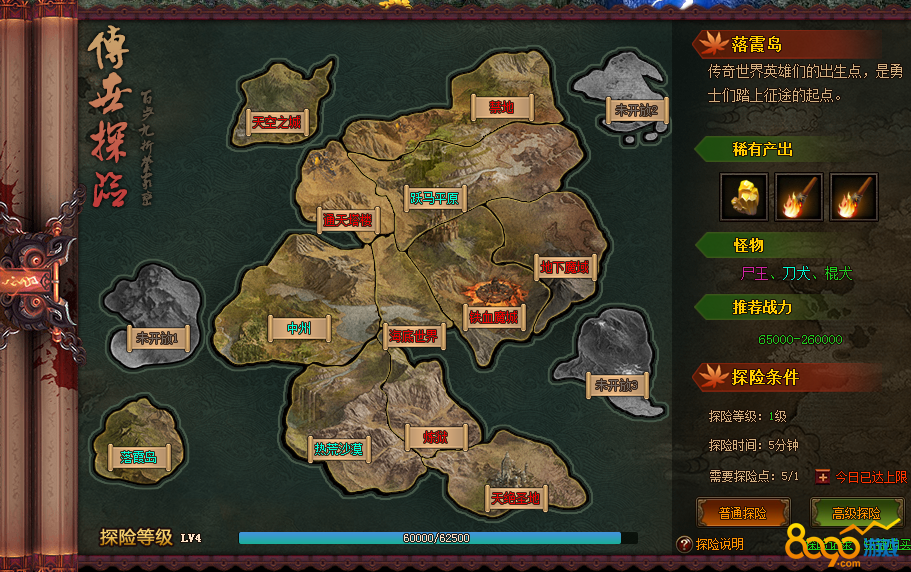Select the 天空之城 island

coord(276,122)
